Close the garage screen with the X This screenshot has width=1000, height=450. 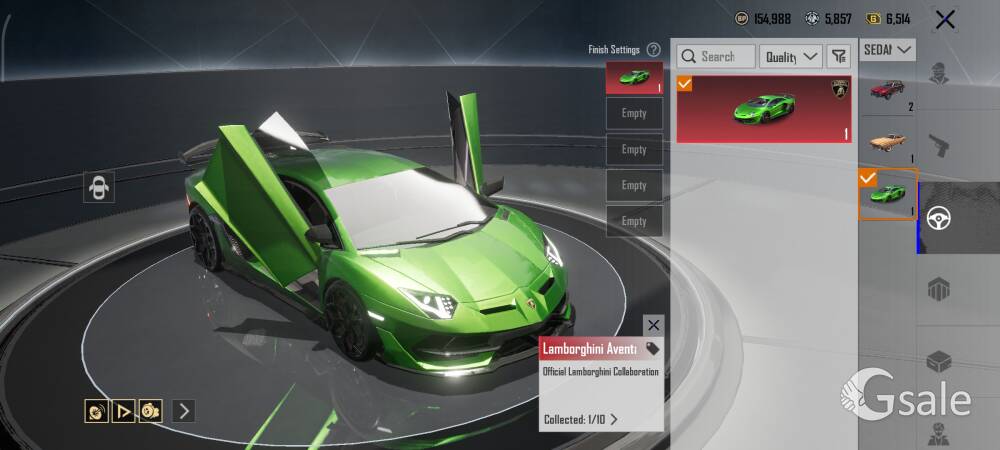click(x=944, y=19)
